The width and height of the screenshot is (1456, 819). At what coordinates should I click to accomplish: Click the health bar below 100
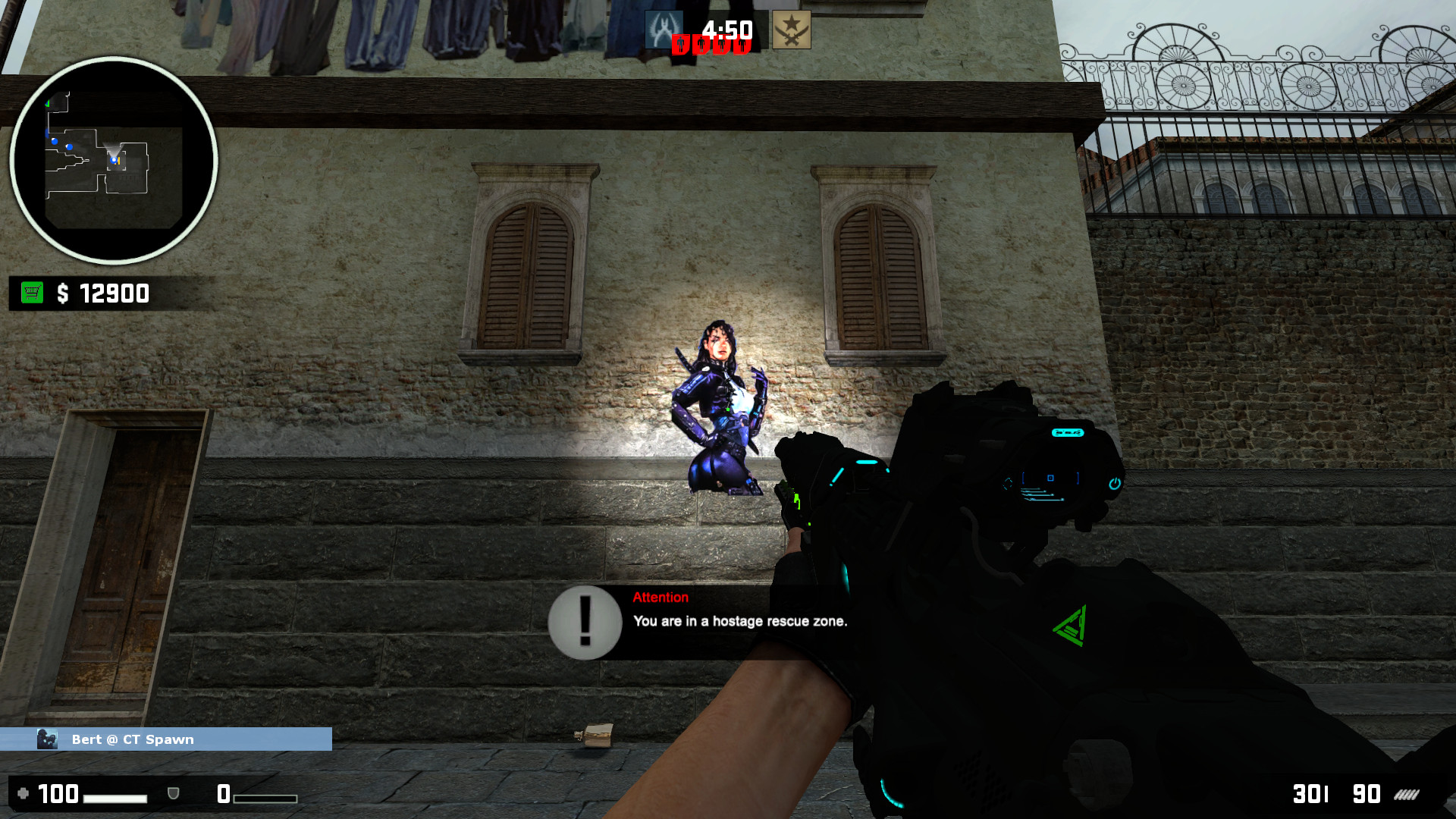click(x=115, y=798)
